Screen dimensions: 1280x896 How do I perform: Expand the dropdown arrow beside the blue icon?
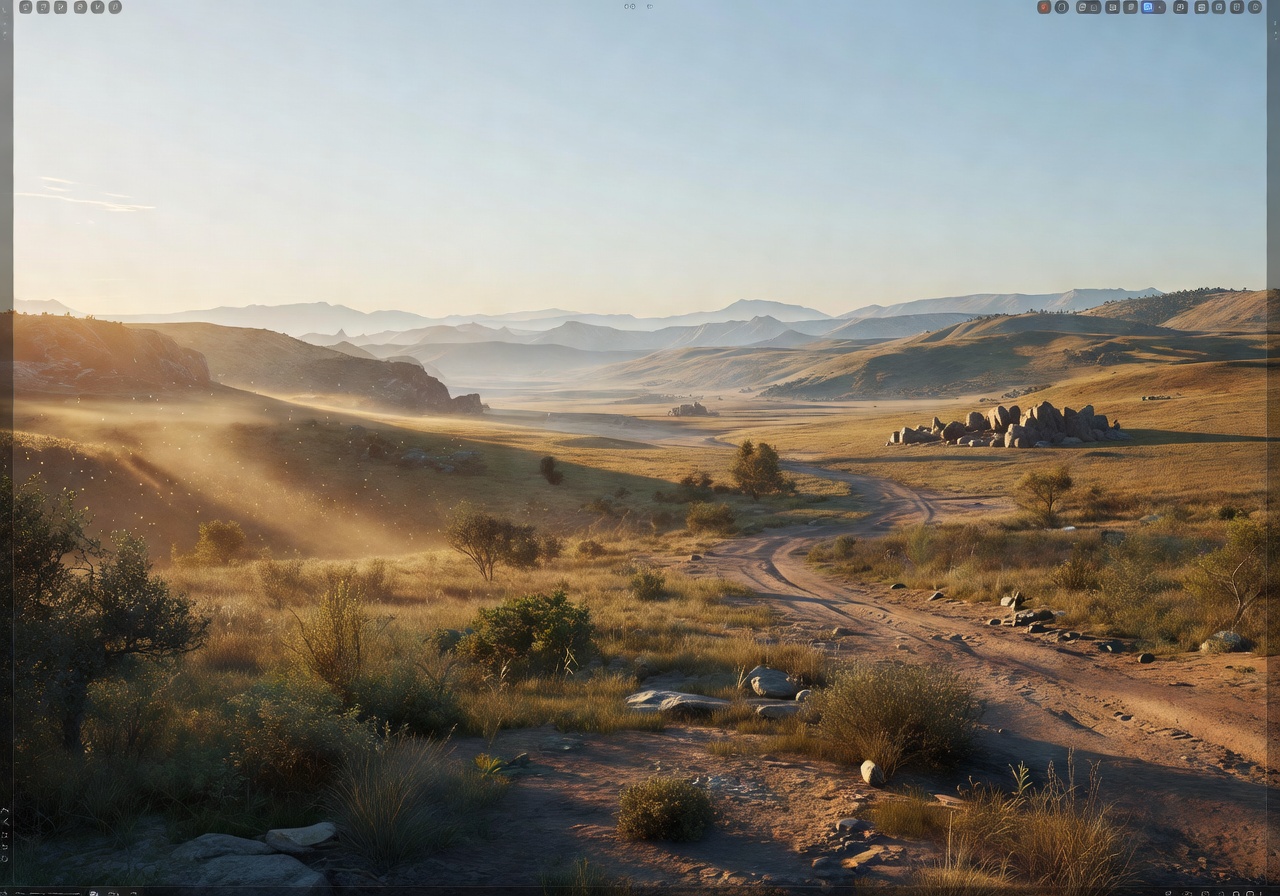tap(1160, 7)
